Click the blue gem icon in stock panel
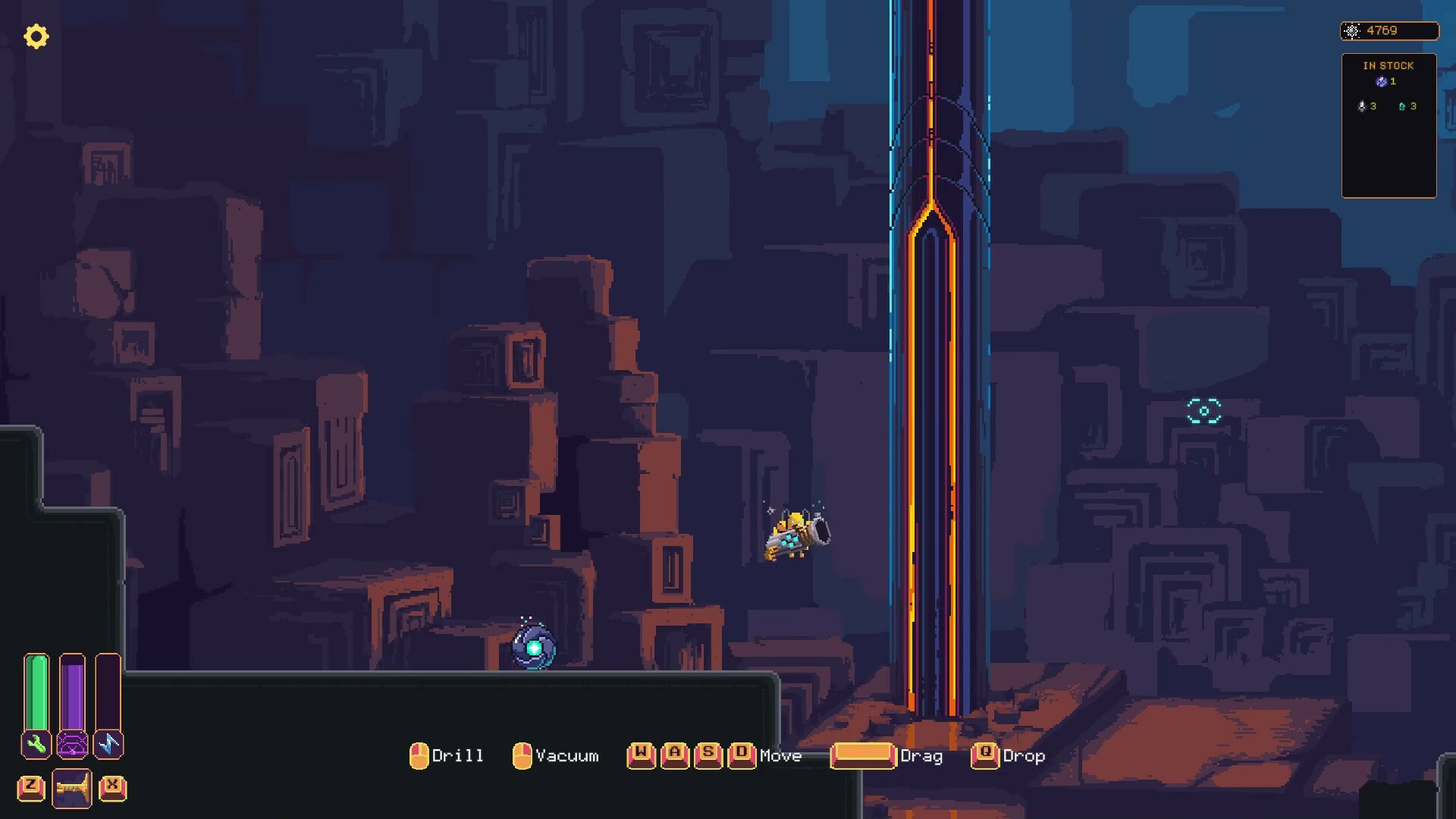This screenshot has height=819, width=1456. pyautogui.click(x=1382, y=82)
